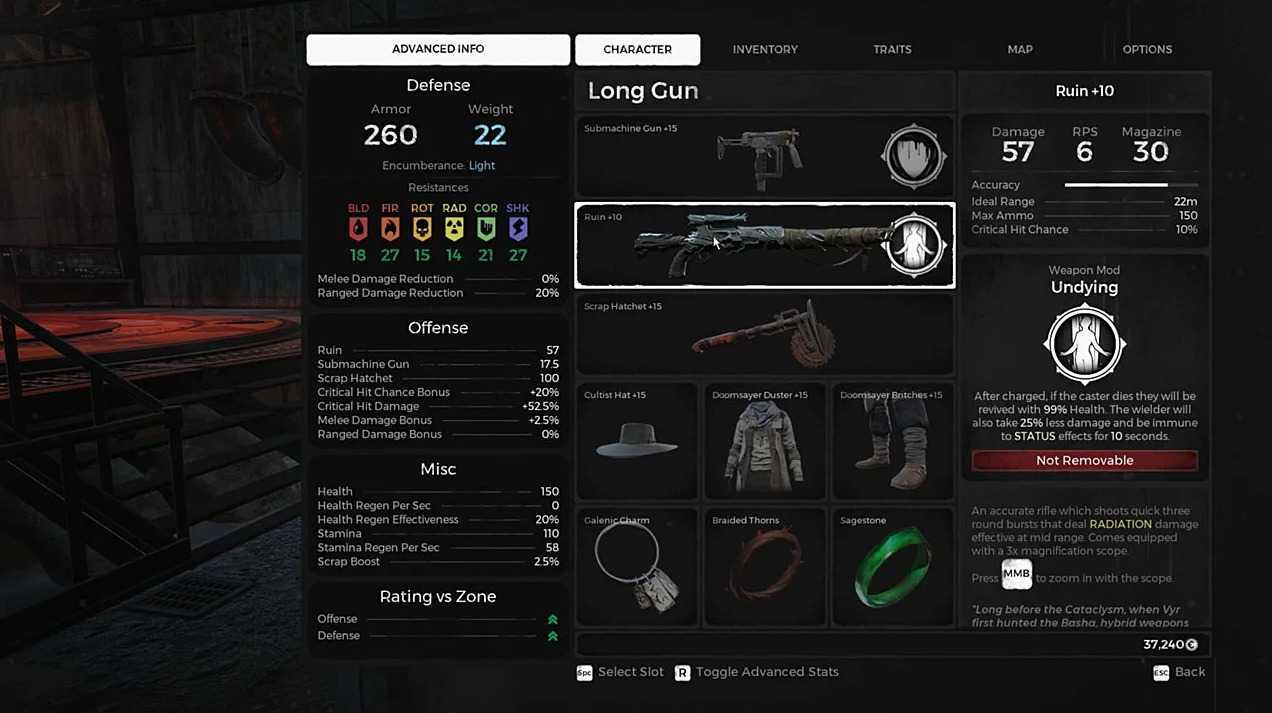Open the Map tab
1272x713 pixels.
point(1020,49)
